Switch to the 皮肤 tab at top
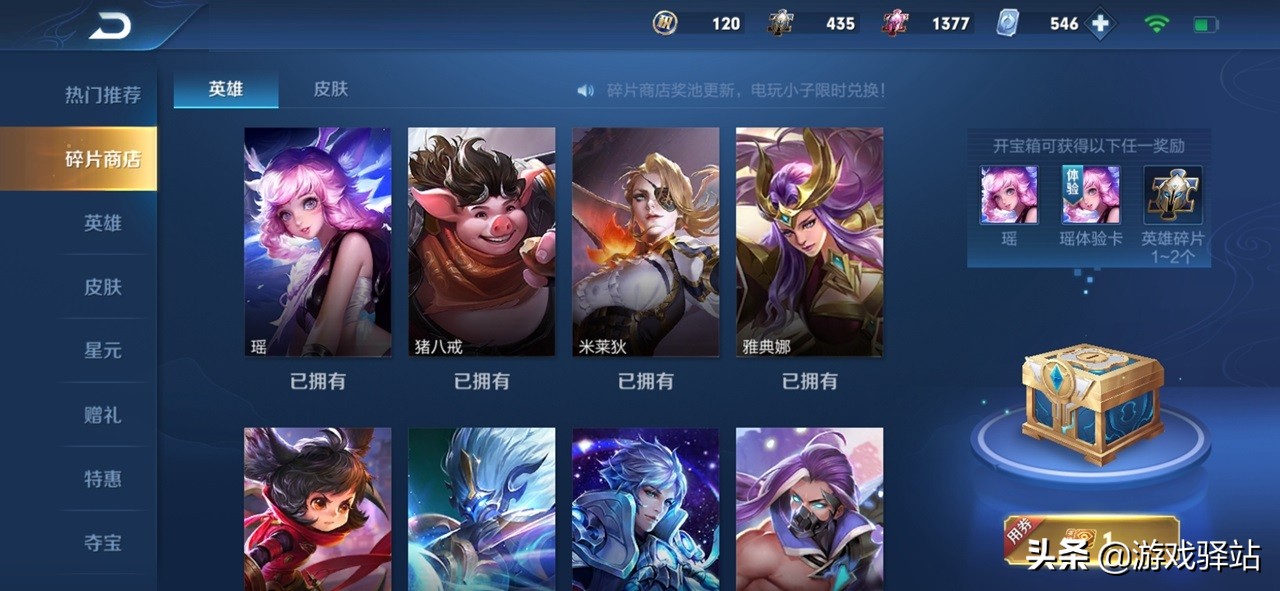Screen dimensions: 1280x591 tap(331, 89)
